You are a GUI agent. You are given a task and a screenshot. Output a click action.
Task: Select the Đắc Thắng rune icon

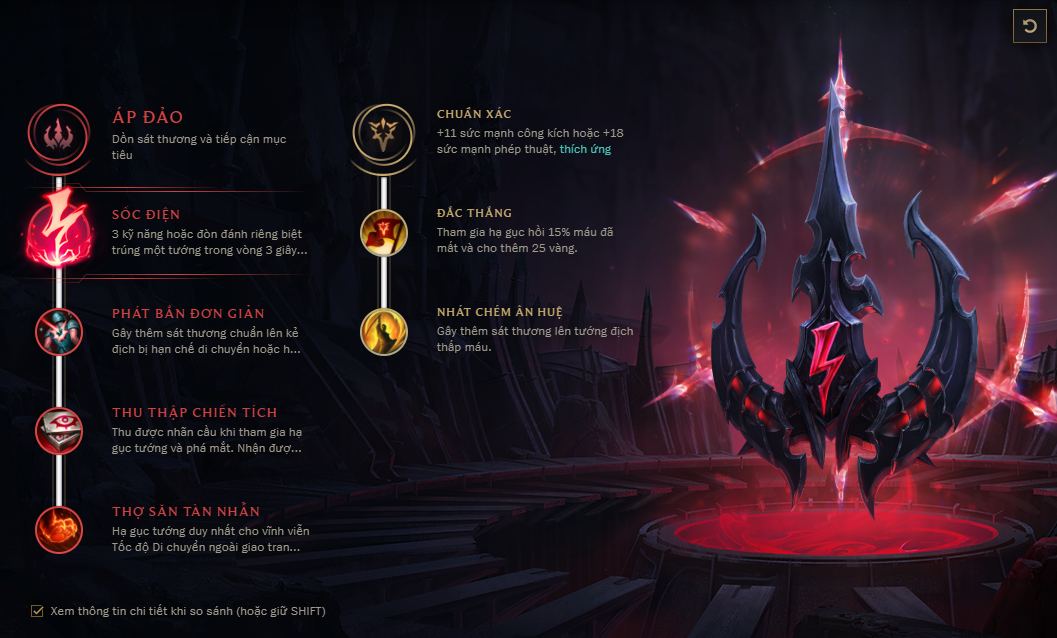tap(383, 232)
